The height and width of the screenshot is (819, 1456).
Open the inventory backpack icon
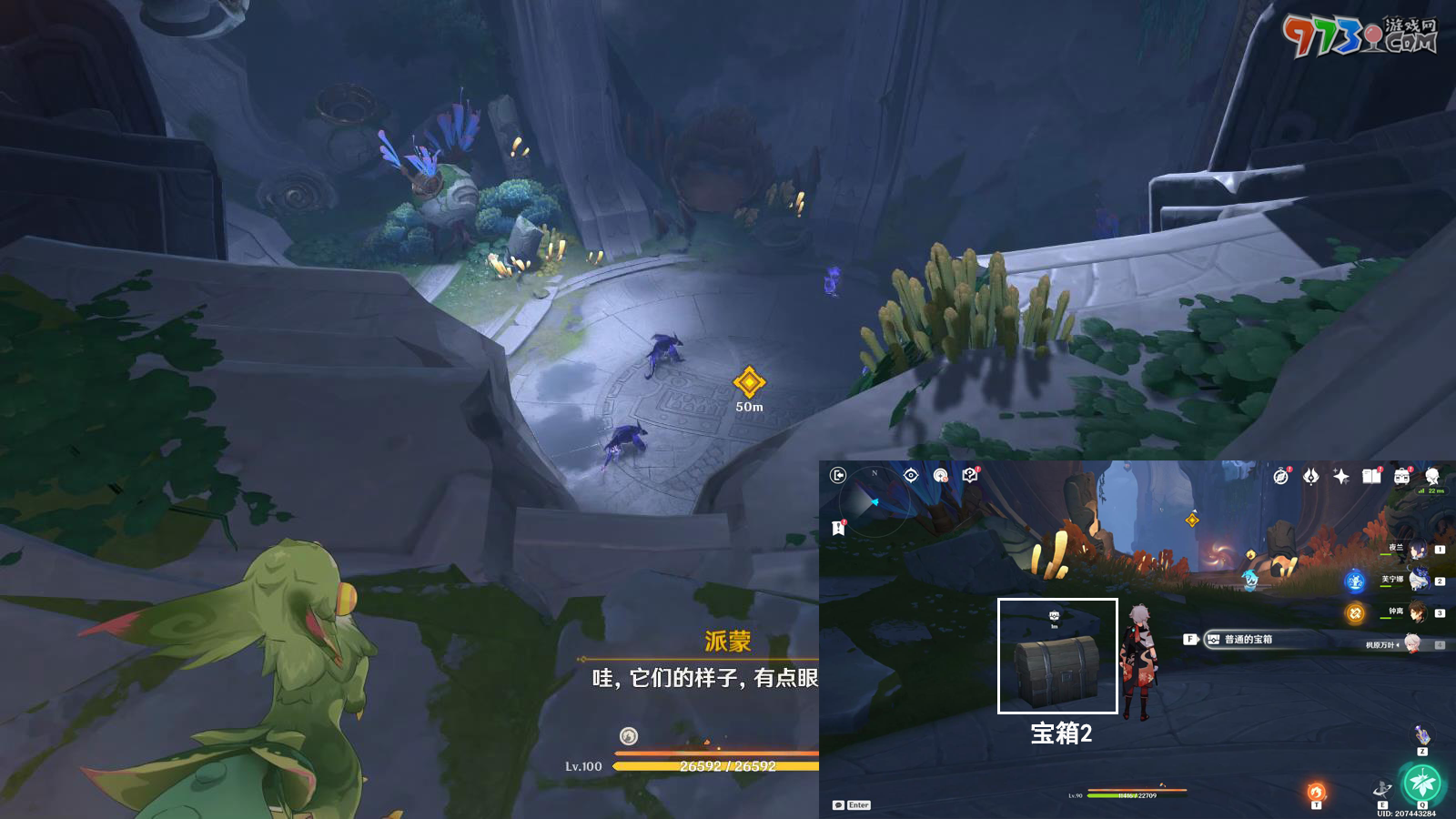coord(1402,475)
